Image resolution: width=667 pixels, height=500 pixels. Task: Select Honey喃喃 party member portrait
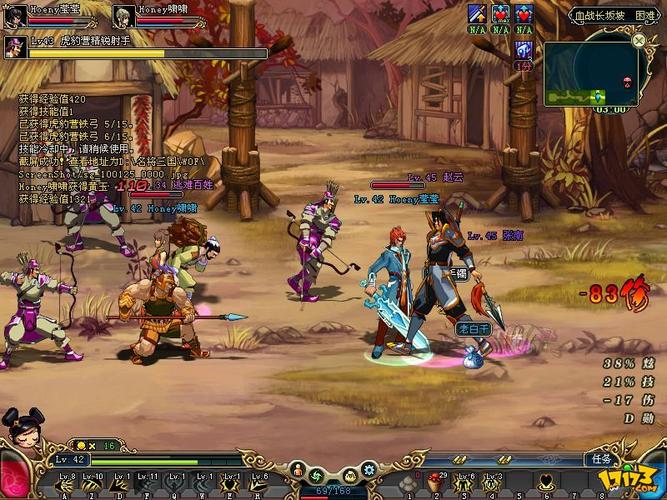point(124,14)
